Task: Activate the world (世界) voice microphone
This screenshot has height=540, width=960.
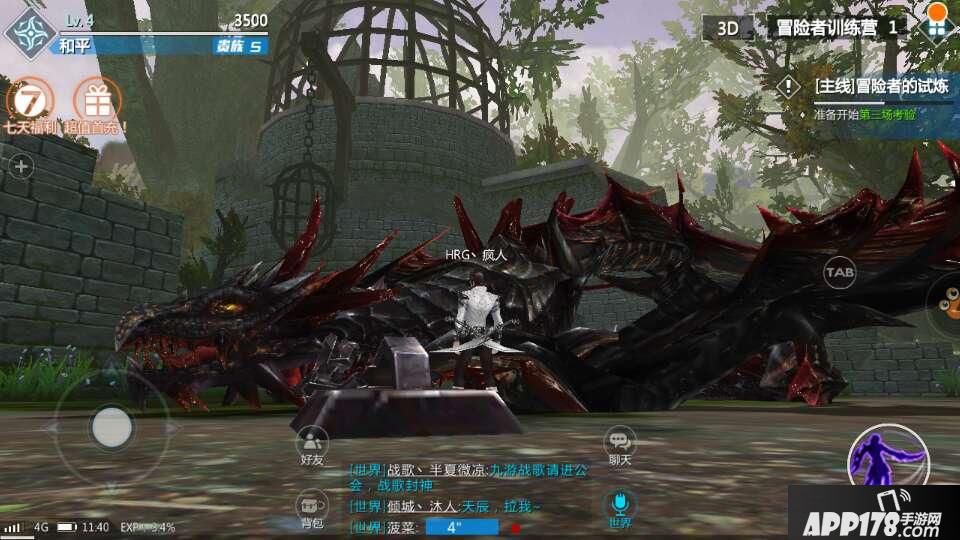Action: pyautogui.click(x=620, y=507)
